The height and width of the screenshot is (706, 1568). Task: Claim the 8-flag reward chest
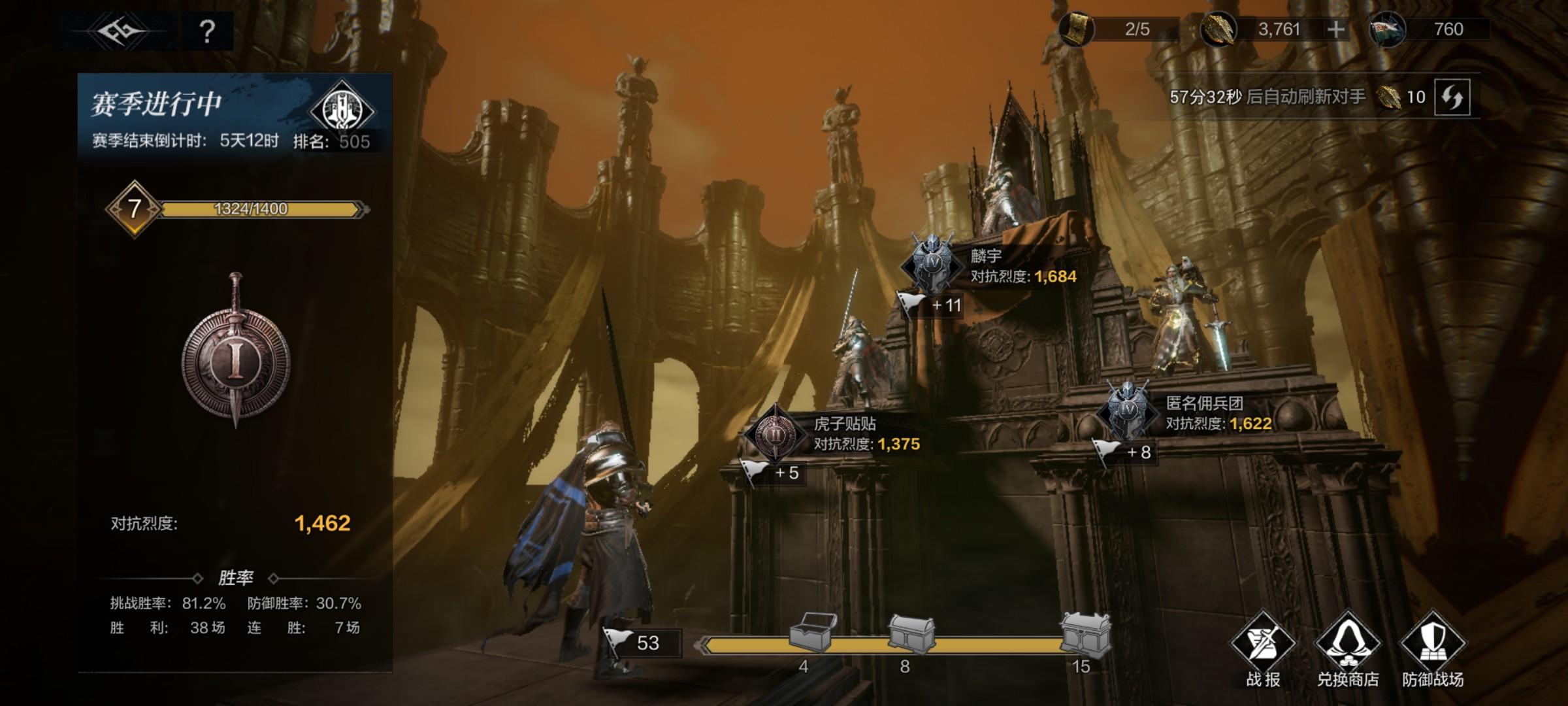pyautogui.click(x=911, y=633)
